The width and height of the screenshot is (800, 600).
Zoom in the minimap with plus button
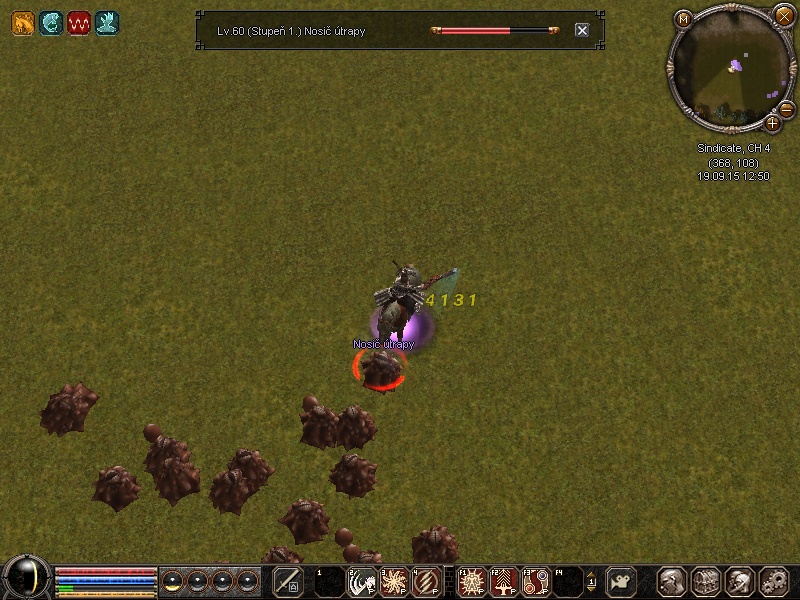tap(772, 123)
